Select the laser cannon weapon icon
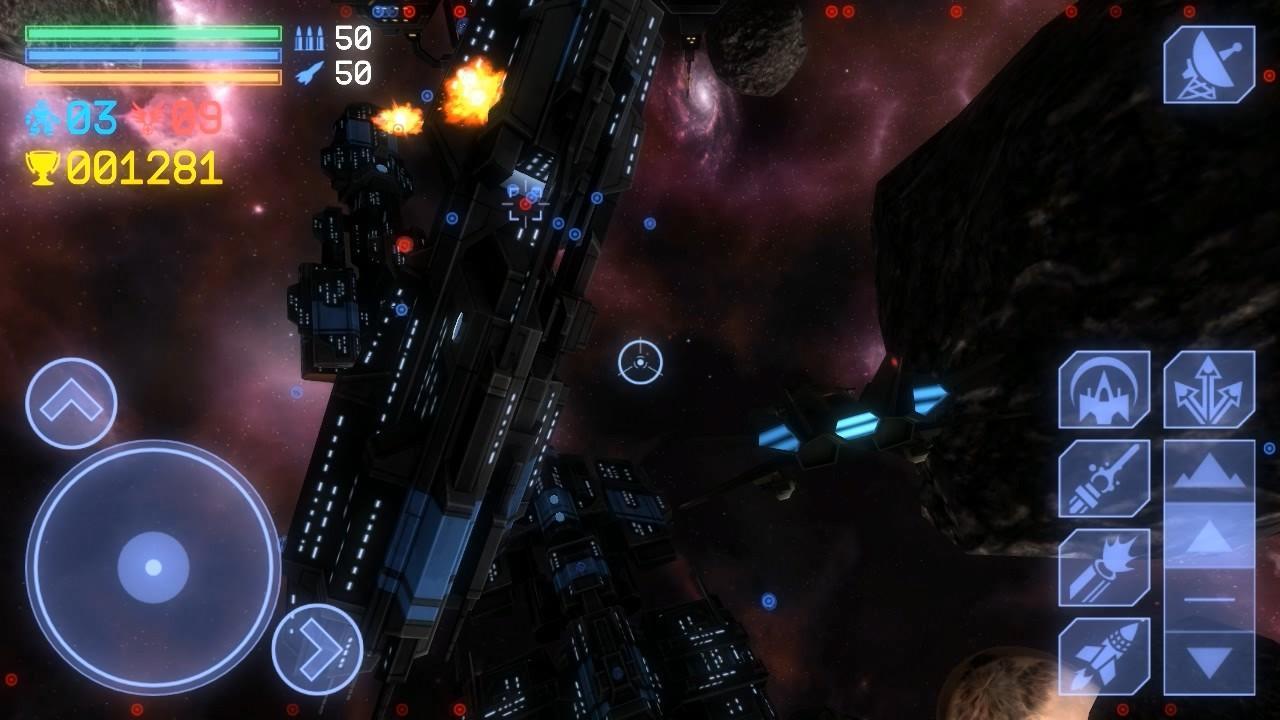Viewport: 1280px width, 720px height. [x=1104, y=478]
